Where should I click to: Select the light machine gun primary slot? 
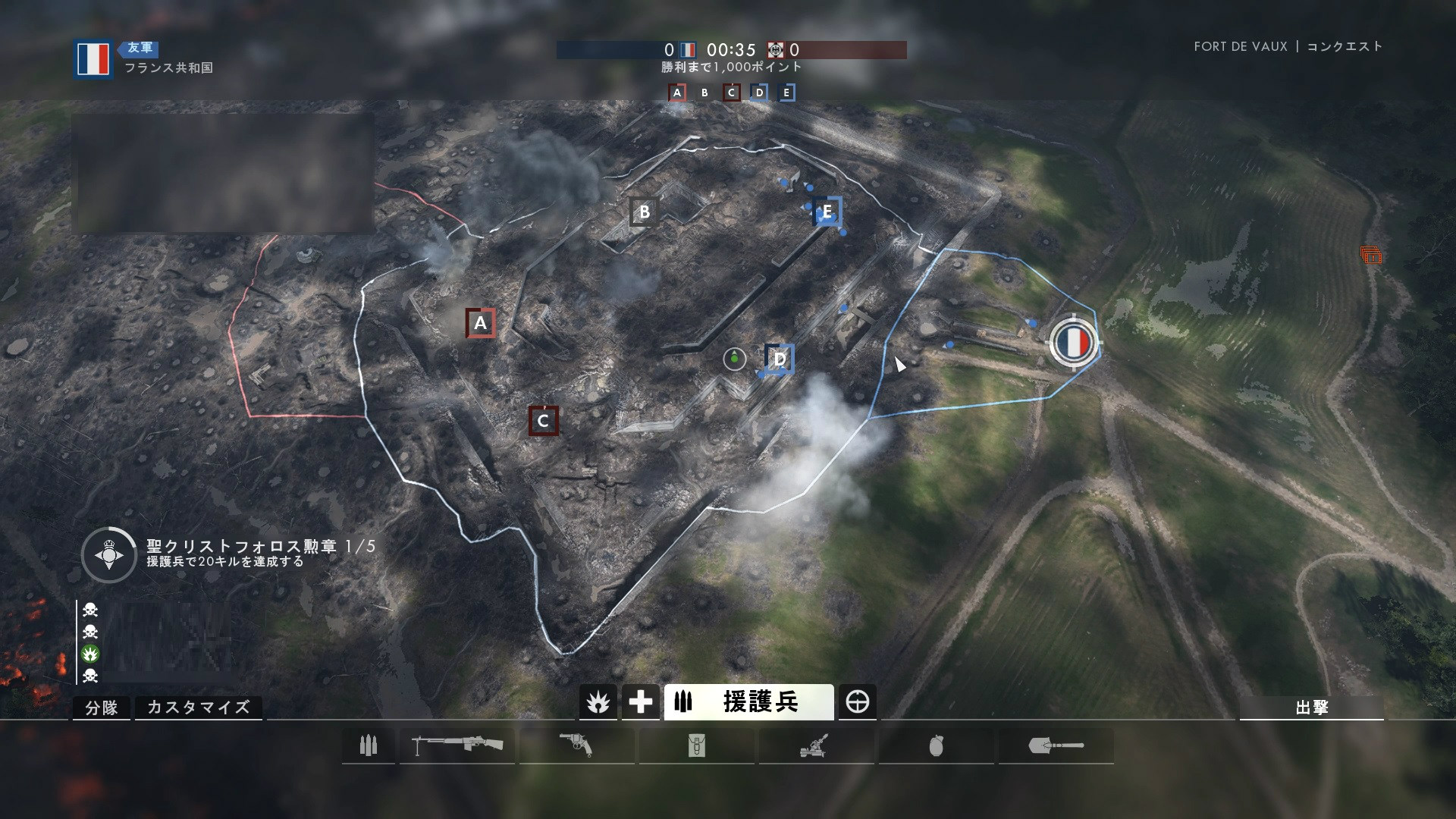457,746
